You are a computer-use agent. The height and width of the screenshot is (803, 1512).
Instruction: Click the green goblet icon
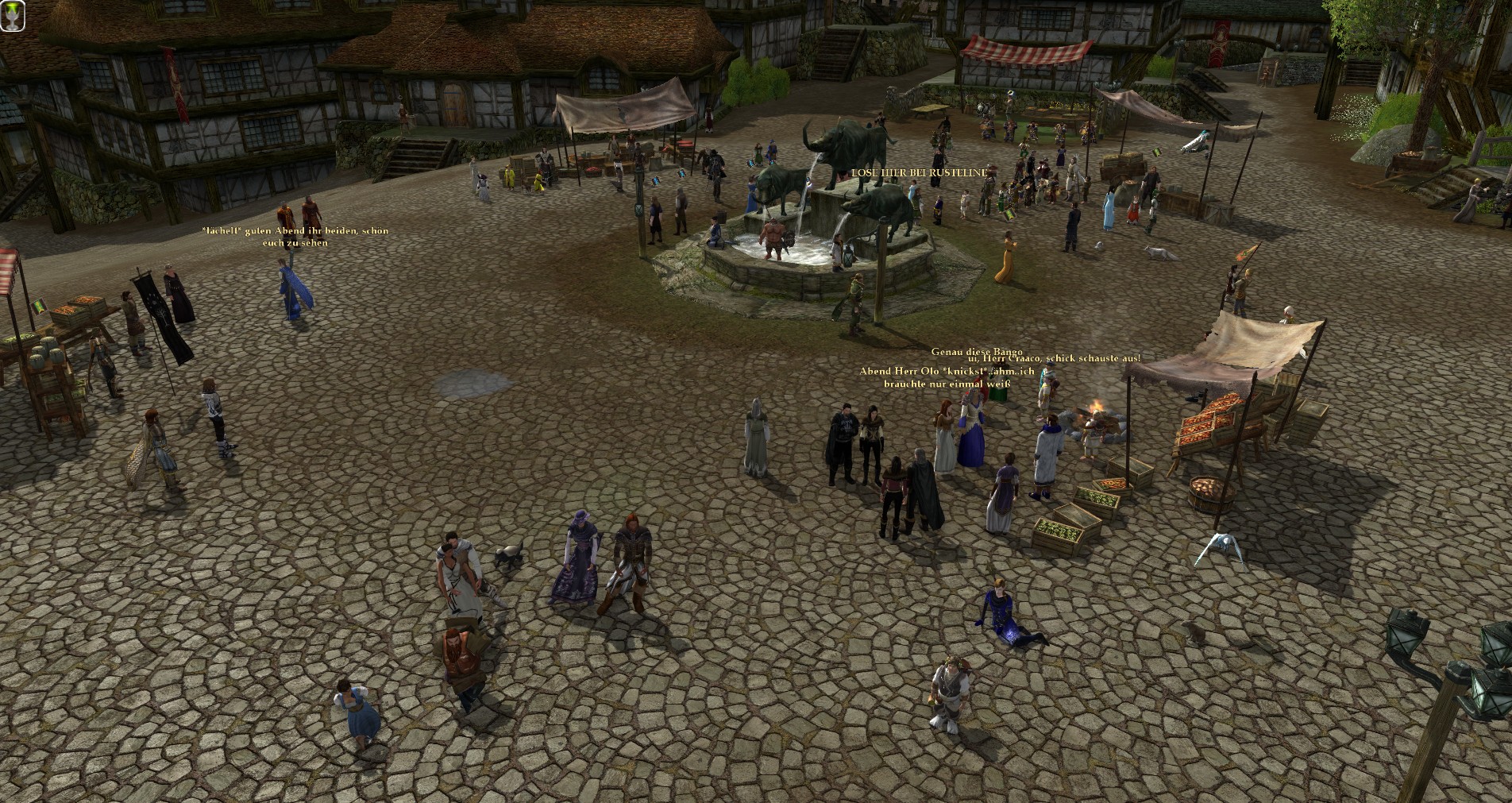coord(13,16)
